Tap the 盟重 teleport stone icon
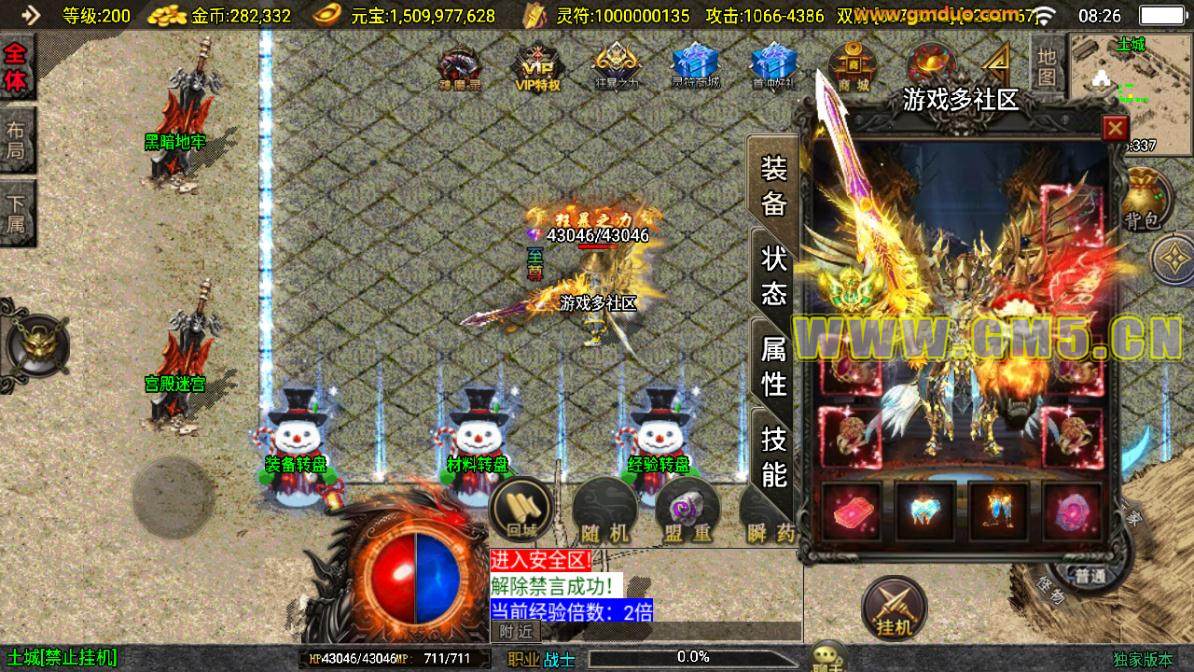This screenshot has height=672, width=1194. pyautogui.click(x=688, y=510)
